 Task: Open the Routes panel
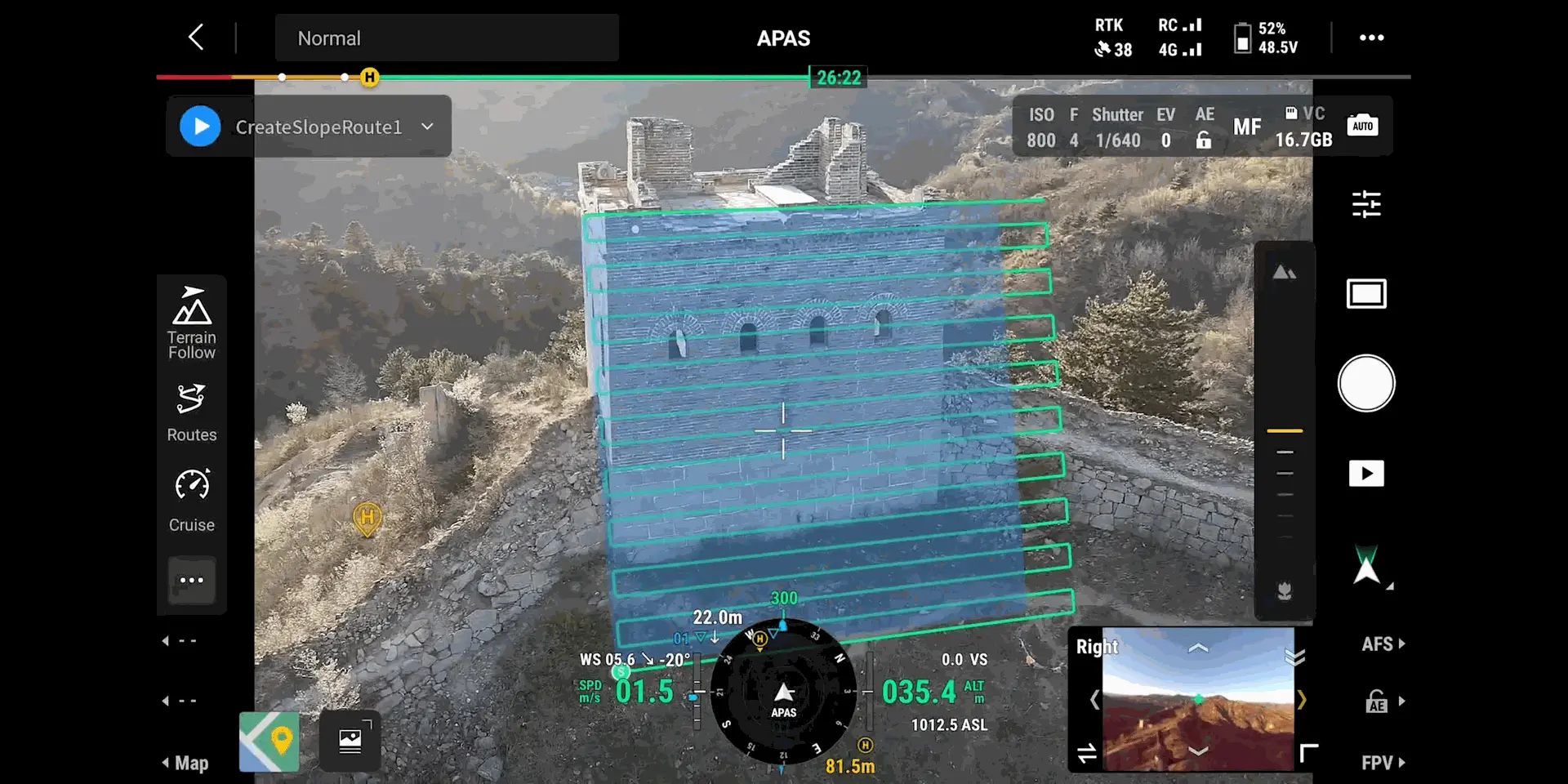pyautogui.click(x=192, y=412)
